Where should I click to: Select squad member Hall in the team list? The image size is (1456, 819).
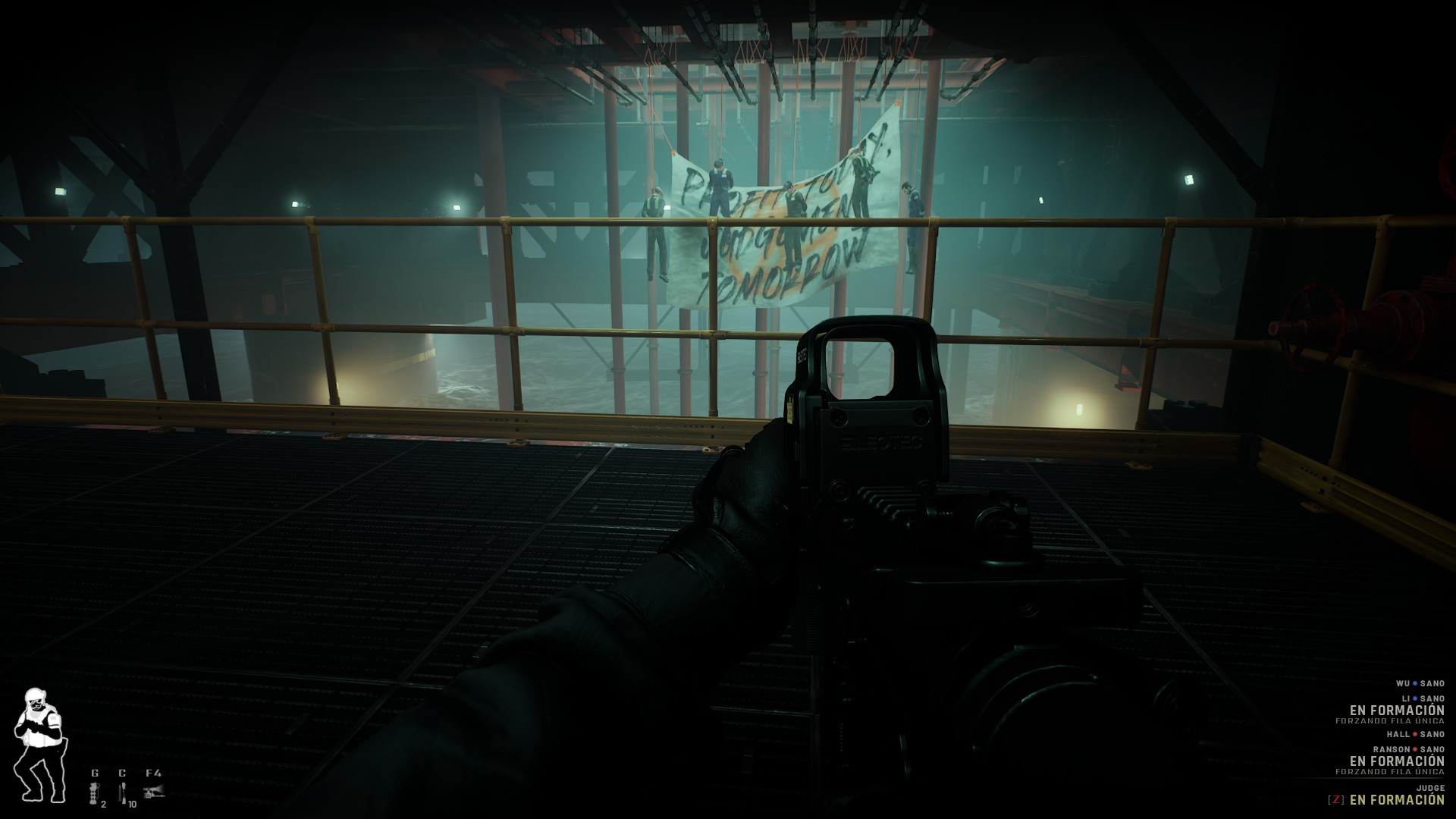click(1418, 734)
